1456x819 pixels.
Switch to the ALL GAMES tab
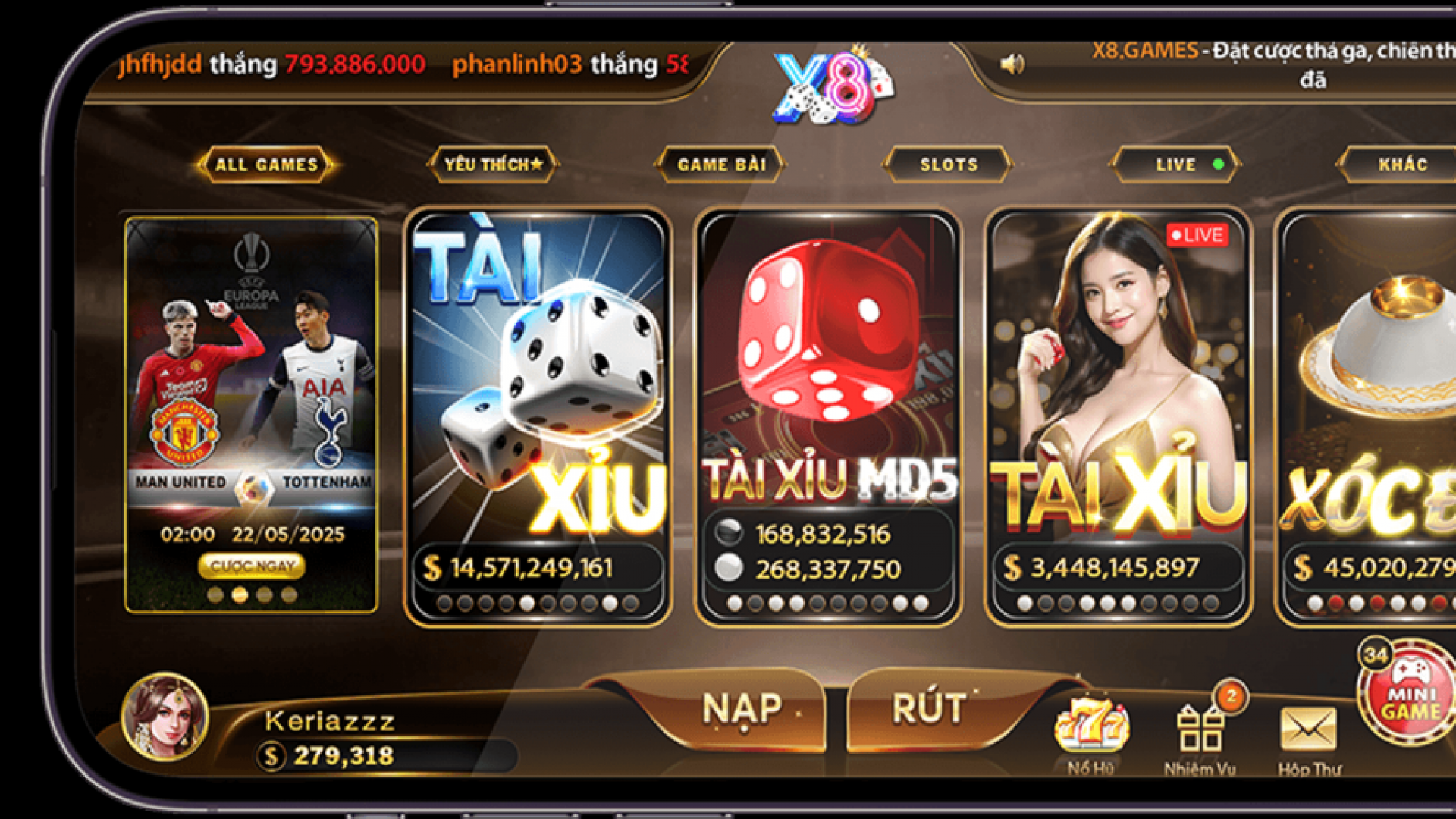point(266,165)
